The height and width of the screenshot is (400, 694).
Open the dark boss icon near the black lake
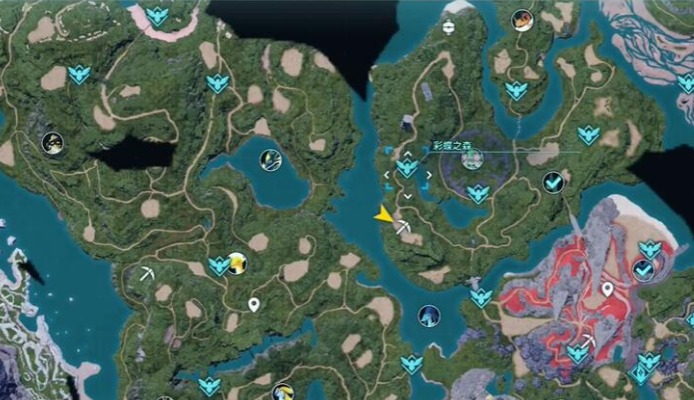(x=53, y=143)
